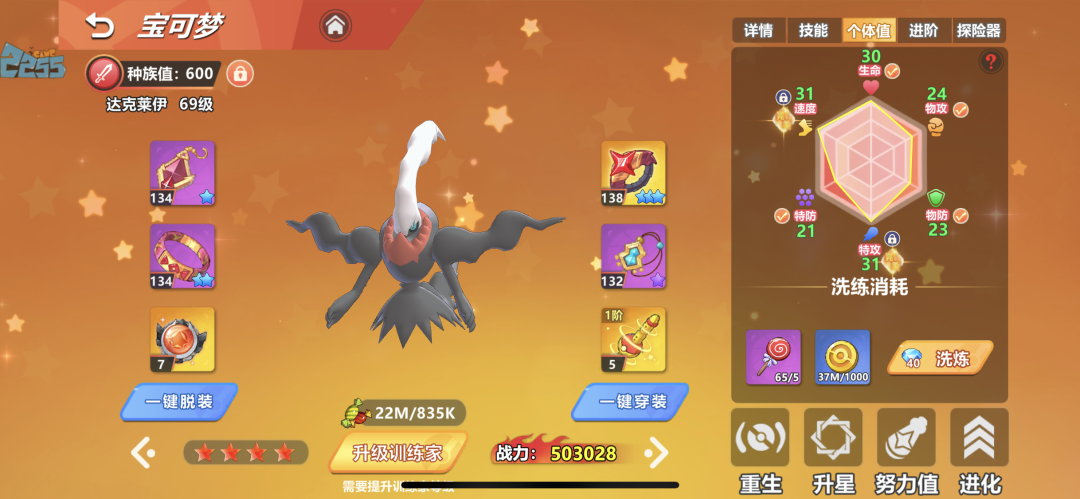Open the 重生 function
This screenshot has height=499, width=1080.
coord(760,453)
